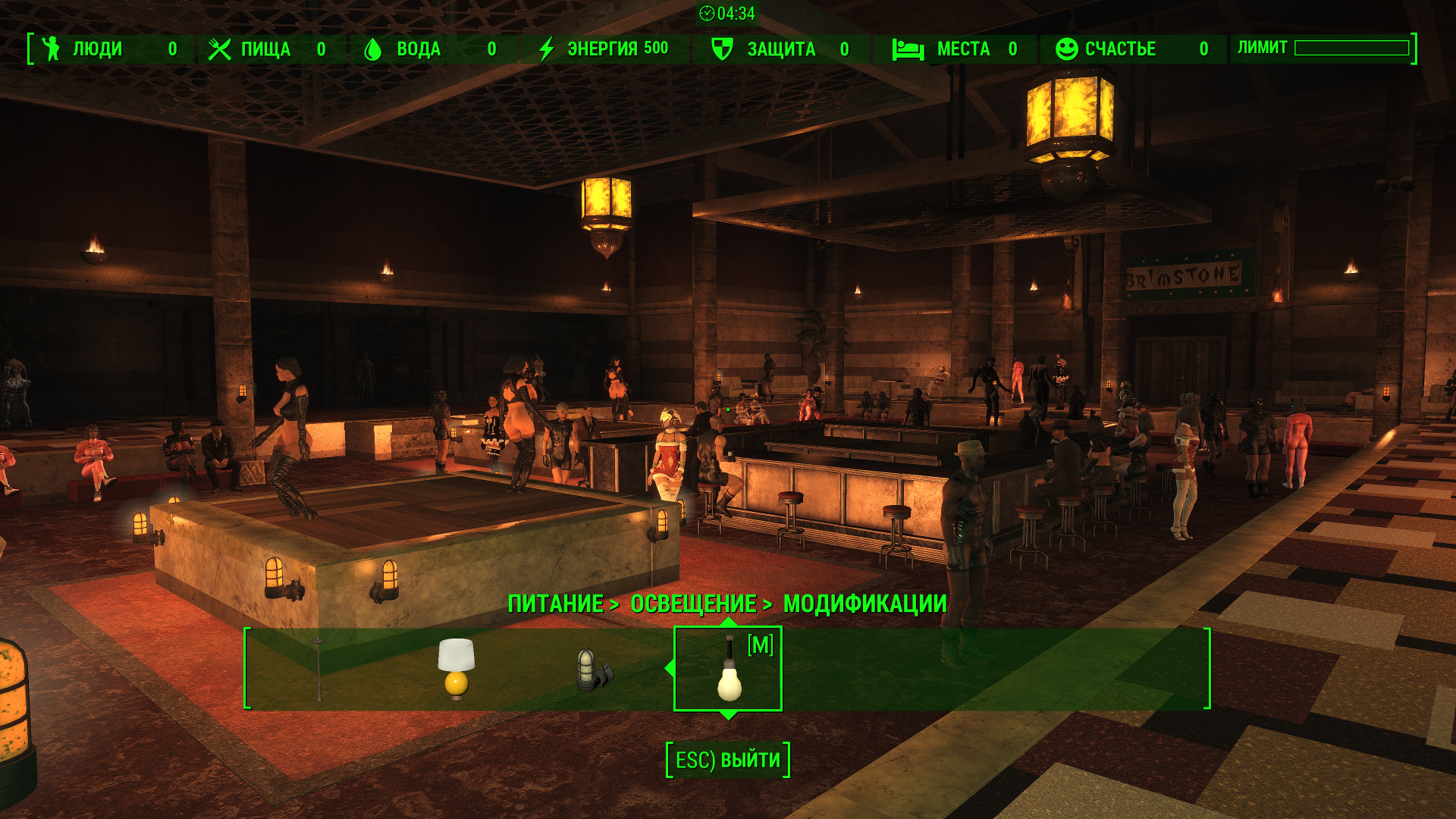This screenshot has height=819, width=1456.
Task: Pick the caged wall light item
Action: click(x=593, y=670)
